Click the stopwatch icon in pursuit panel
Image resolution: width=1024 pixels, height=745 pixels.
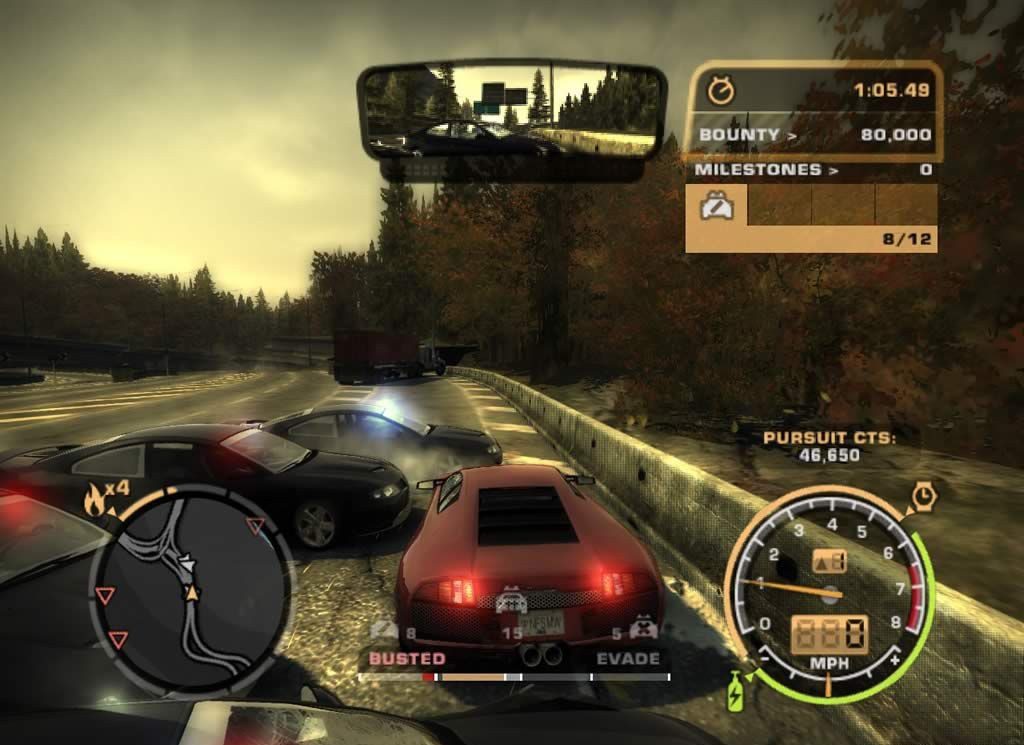point(720,91)
